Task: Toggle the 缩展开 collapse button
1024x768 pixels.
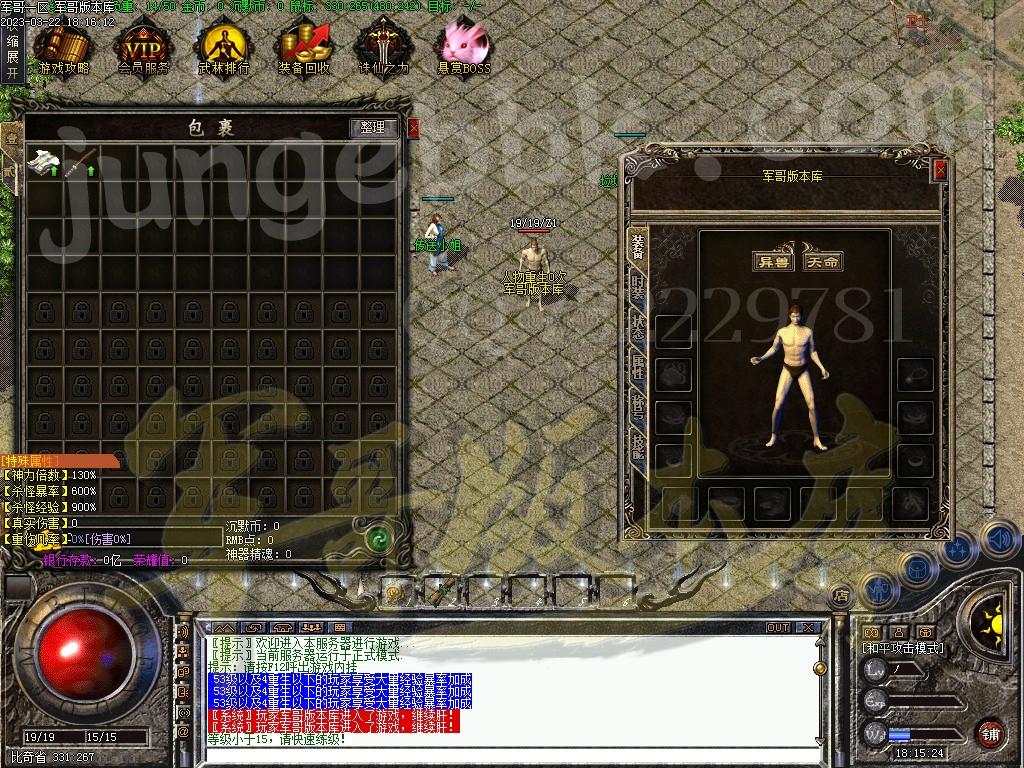Action: [x=12, y=57]
